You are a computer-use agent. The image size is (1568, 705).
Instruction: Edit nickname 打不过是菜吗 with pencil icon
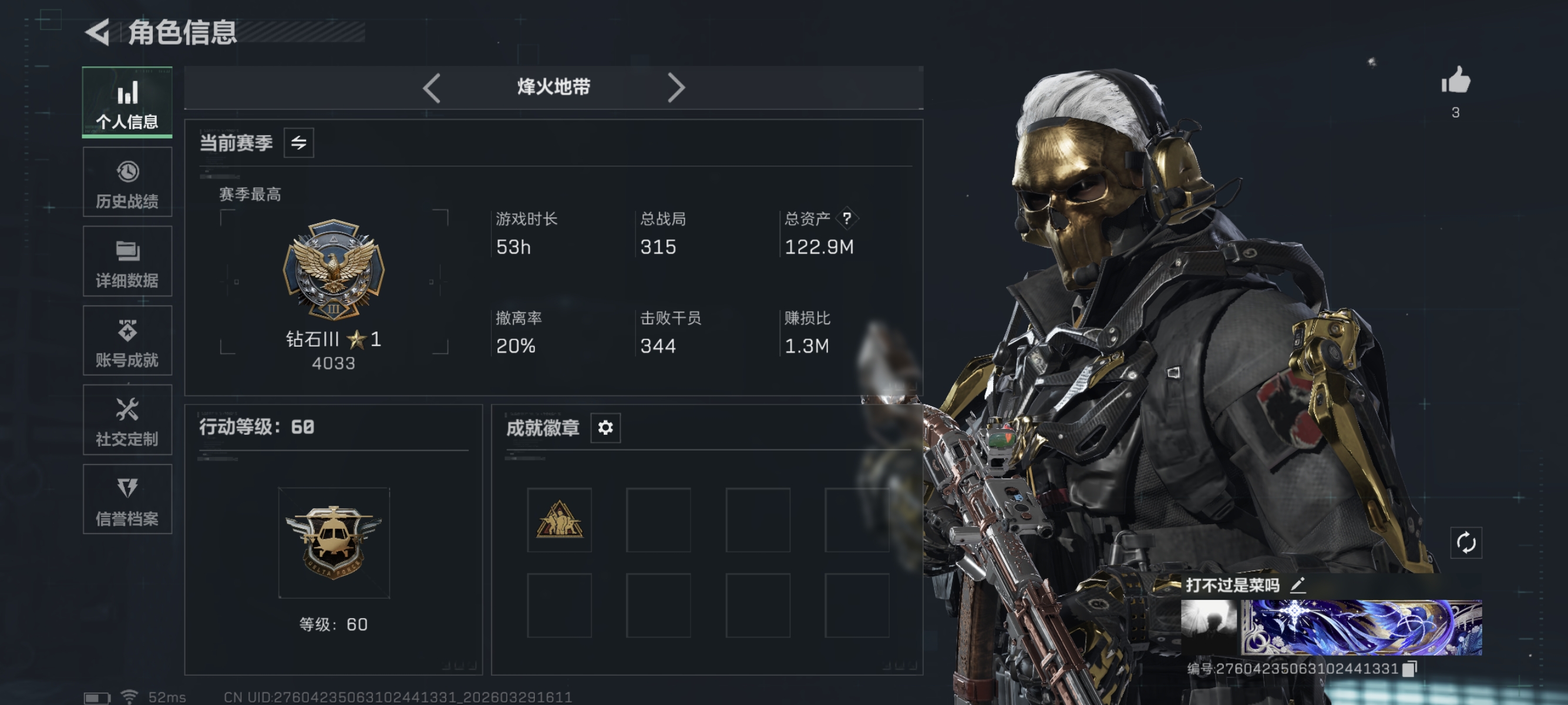pyautogui.click(x=1300, y=585)
